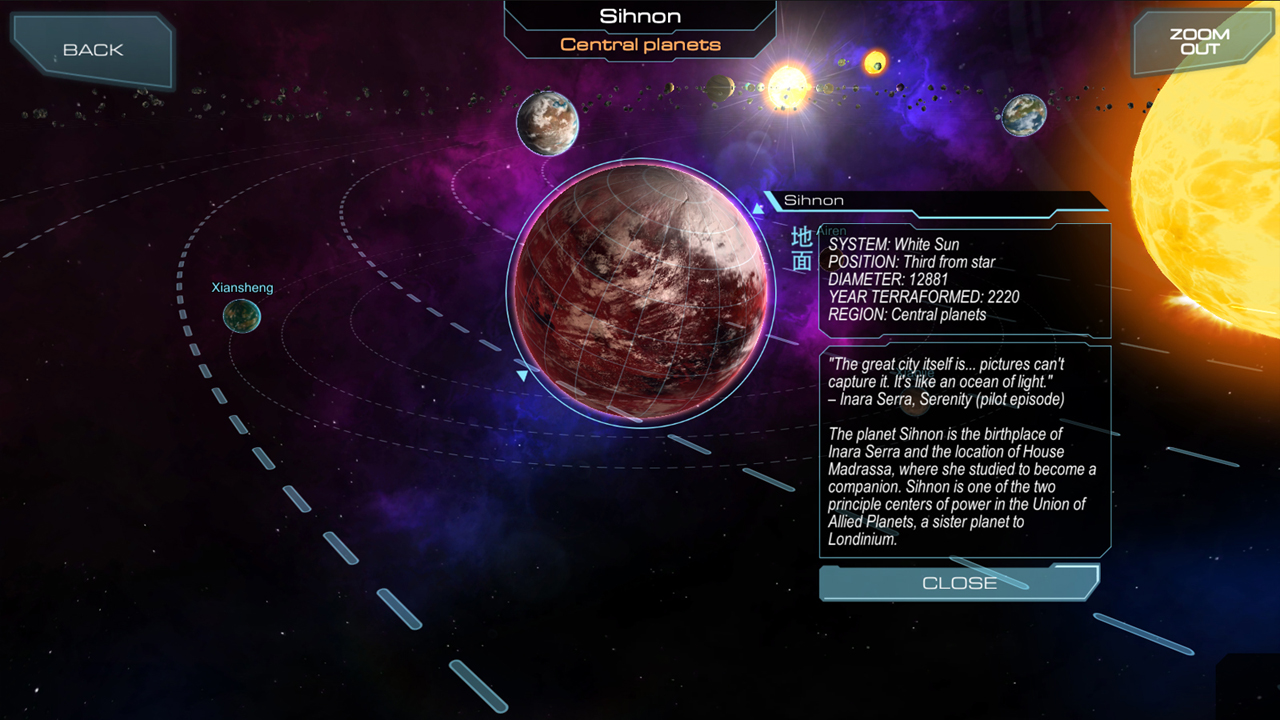Select the Central planets label
1280x720 pixels.
(x=640, y=44)
